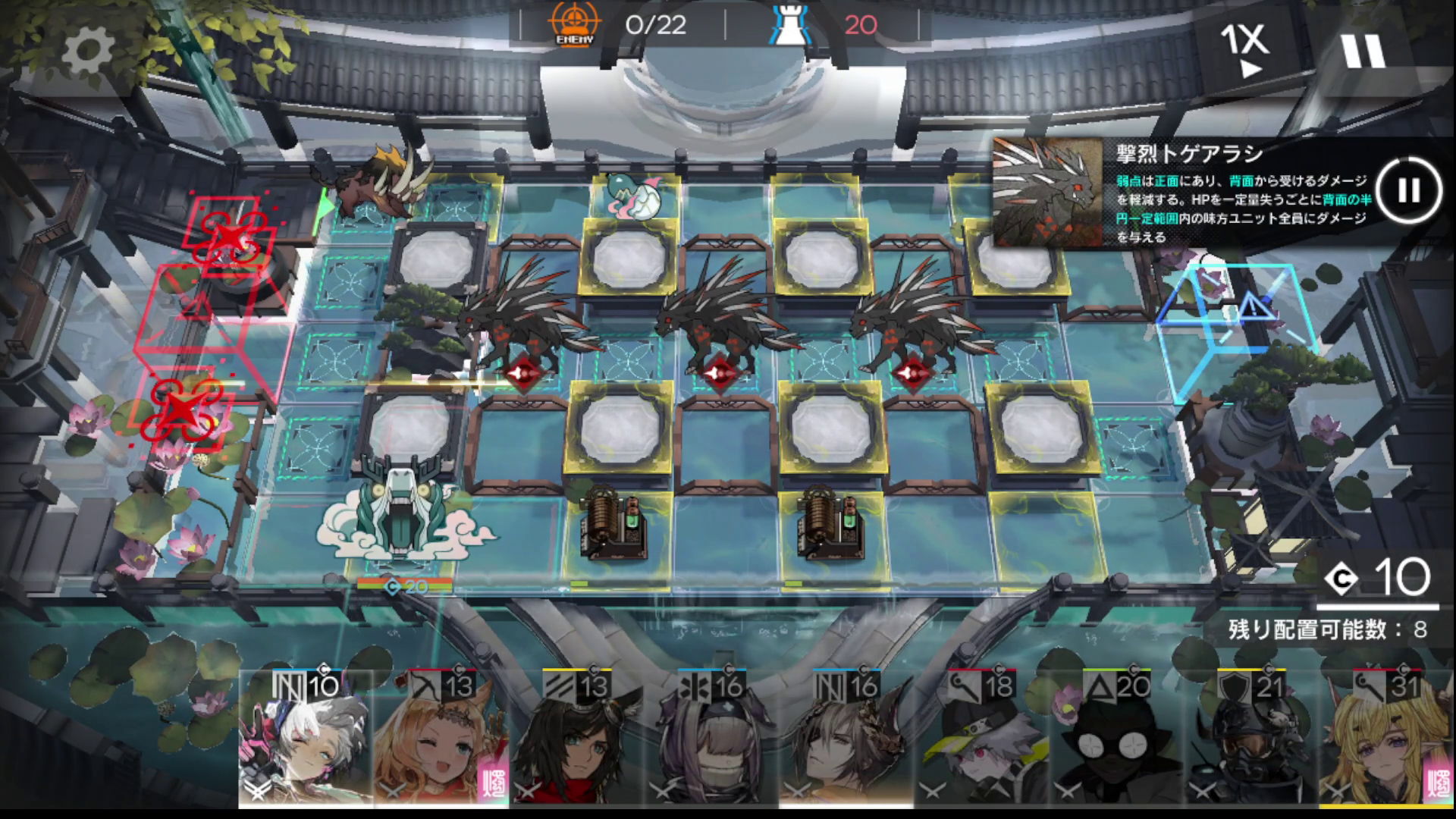Pick the armored helmet defender card costing 21
The height and width of the screenshot is (819, 1456).
pyautogui.click(x=1251, y=739)
